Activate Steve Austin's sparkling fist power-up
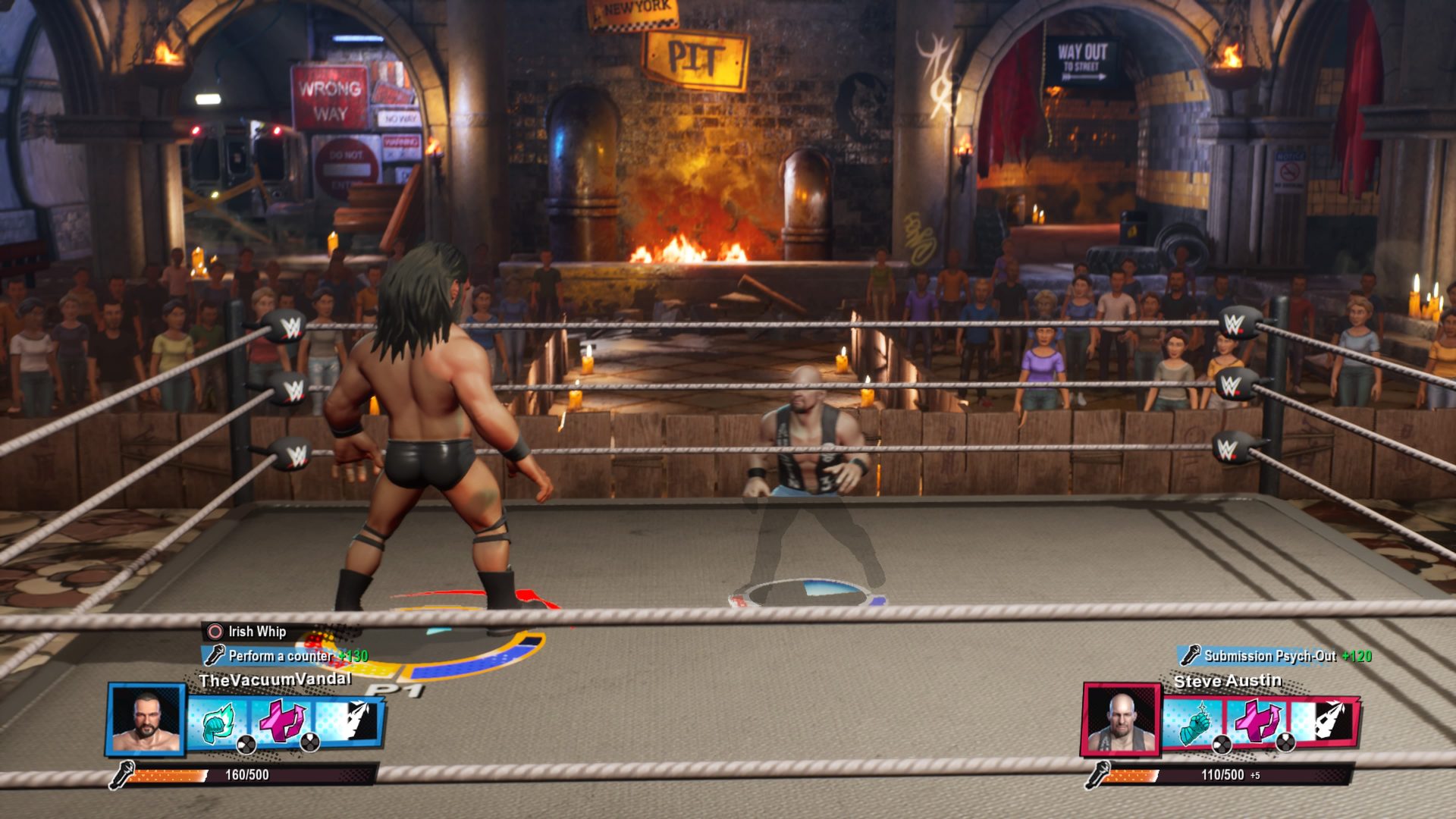 click(1195, 723)
